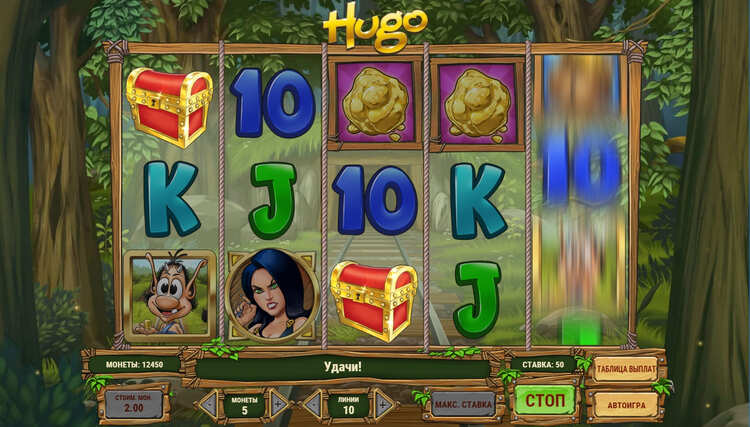Increase the МОНЕТЫ coin count
Viewport: 750px width, 427px height.
(279, 404)
